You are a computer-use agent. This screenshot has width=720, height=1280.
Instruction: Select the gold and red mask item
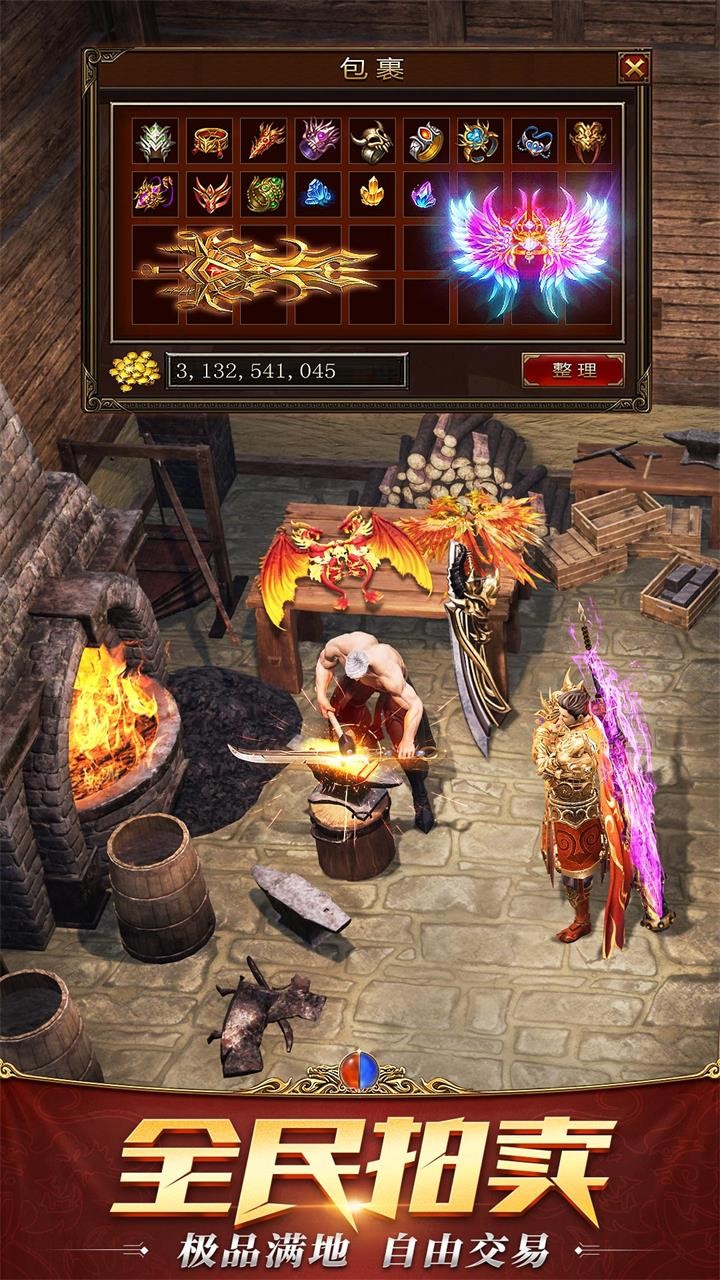click(589, 140)
